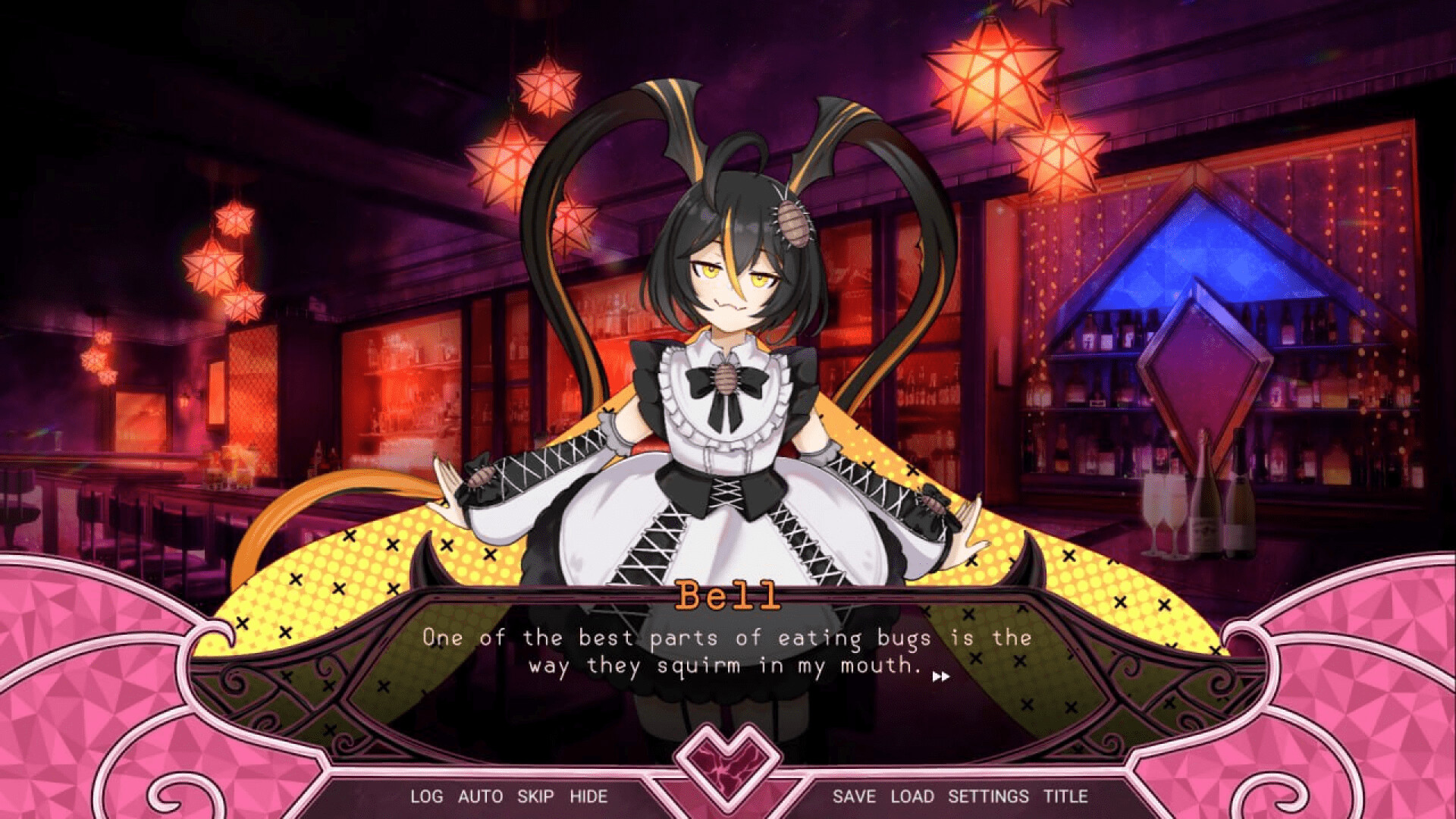The width and height of the screenshot is (1456, 819).
Task: Open the dialogue LOG viewer
Action: (x=425, y=797)
